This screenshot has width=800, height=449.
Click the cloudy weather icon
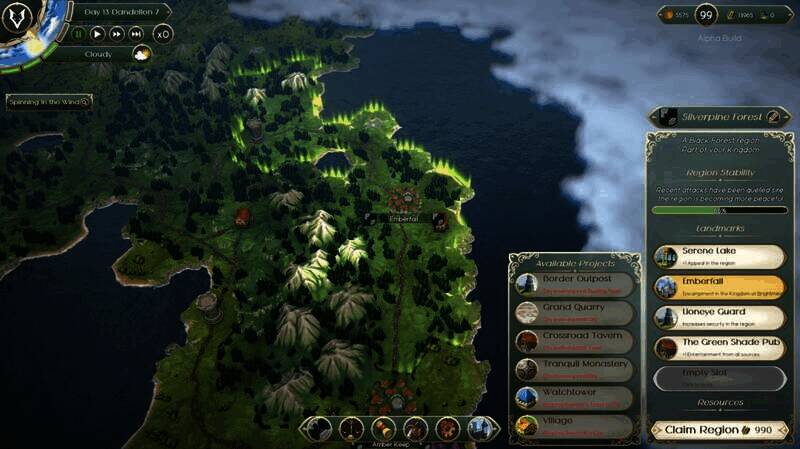pyautogui.click(x=141, y=54)
